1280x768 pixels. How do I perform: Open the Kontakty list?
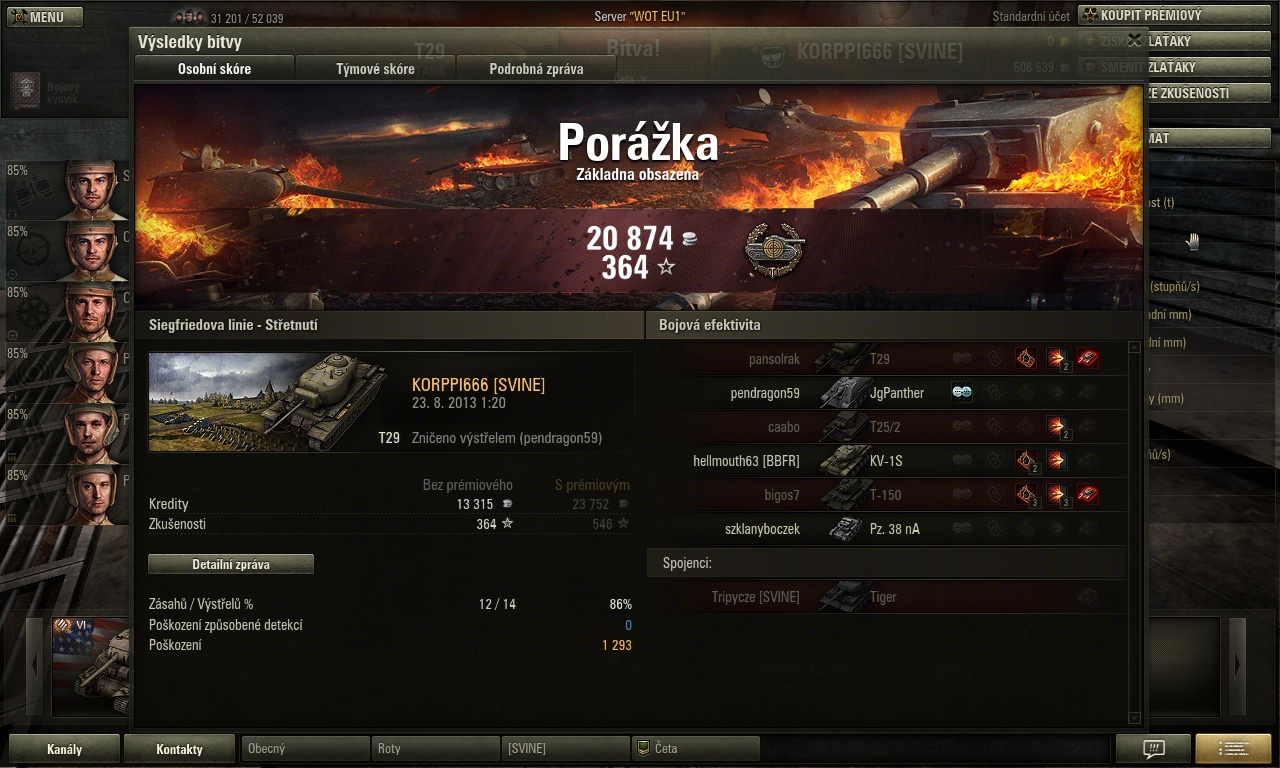[x=180, y=749]
